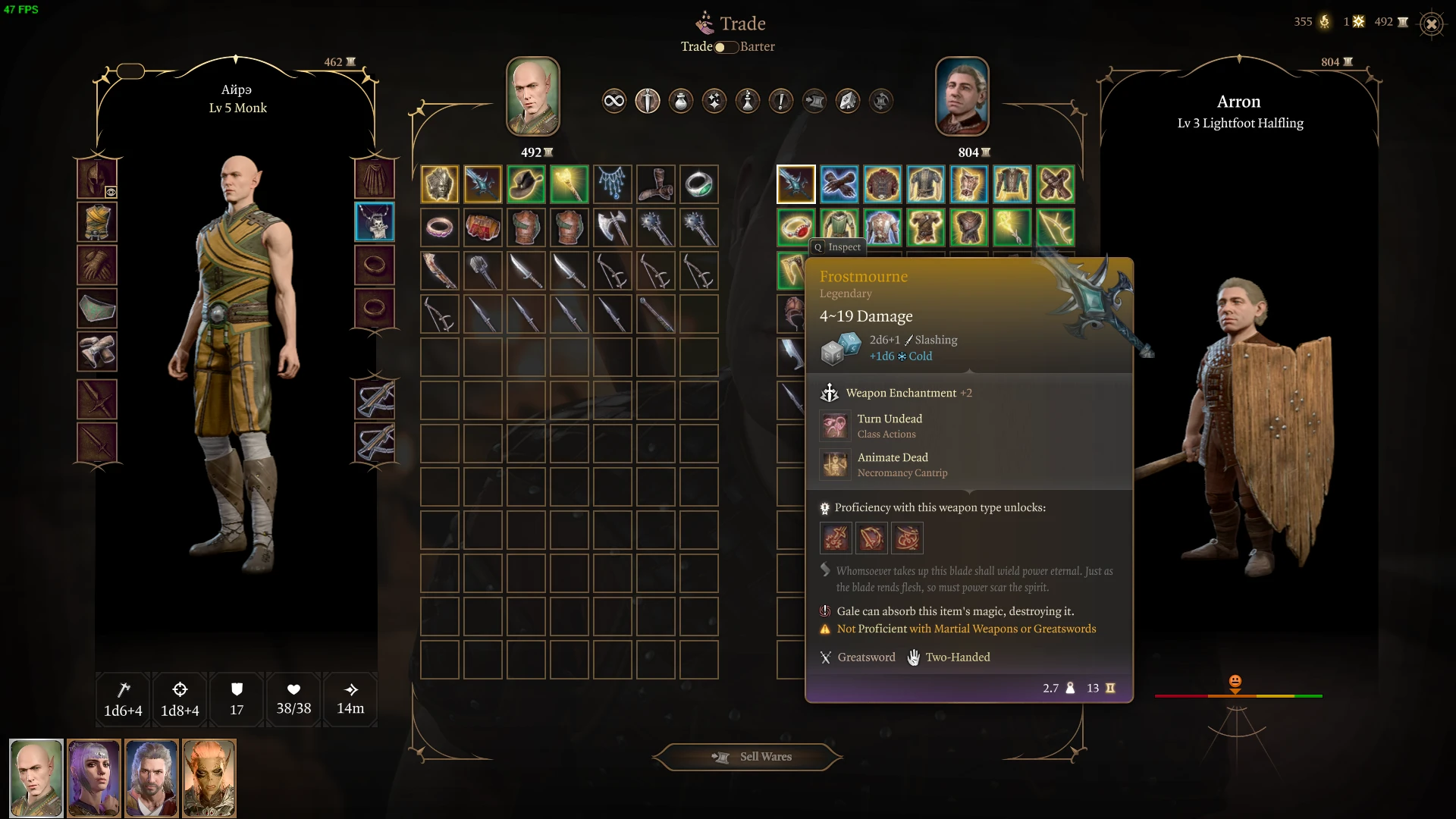
Task: Select the silver ring with green gem
Action: pyautogui.click(x=699, y=184)
